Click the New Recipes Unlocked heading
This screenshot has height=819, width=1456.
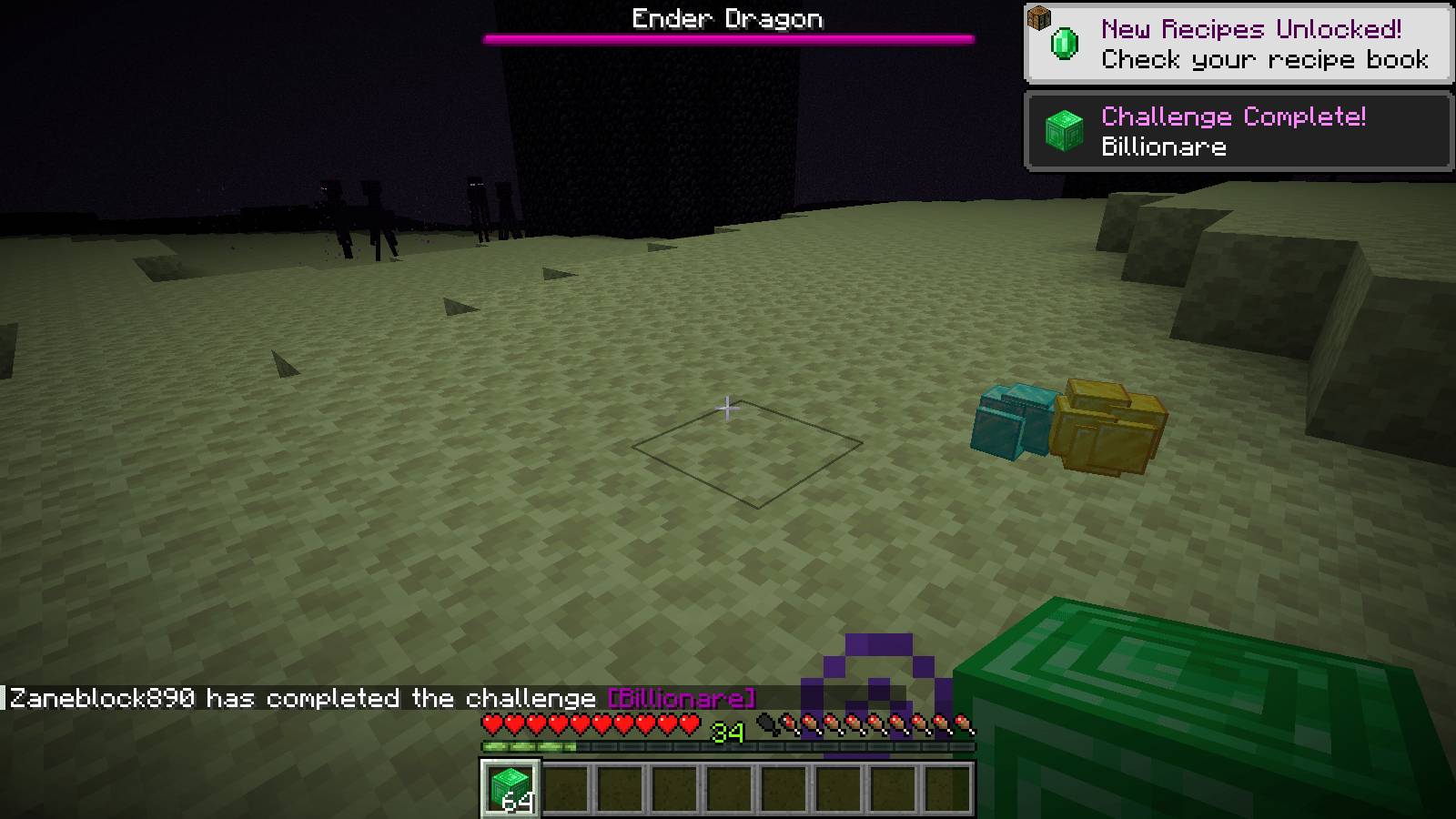coord(1251,30)
